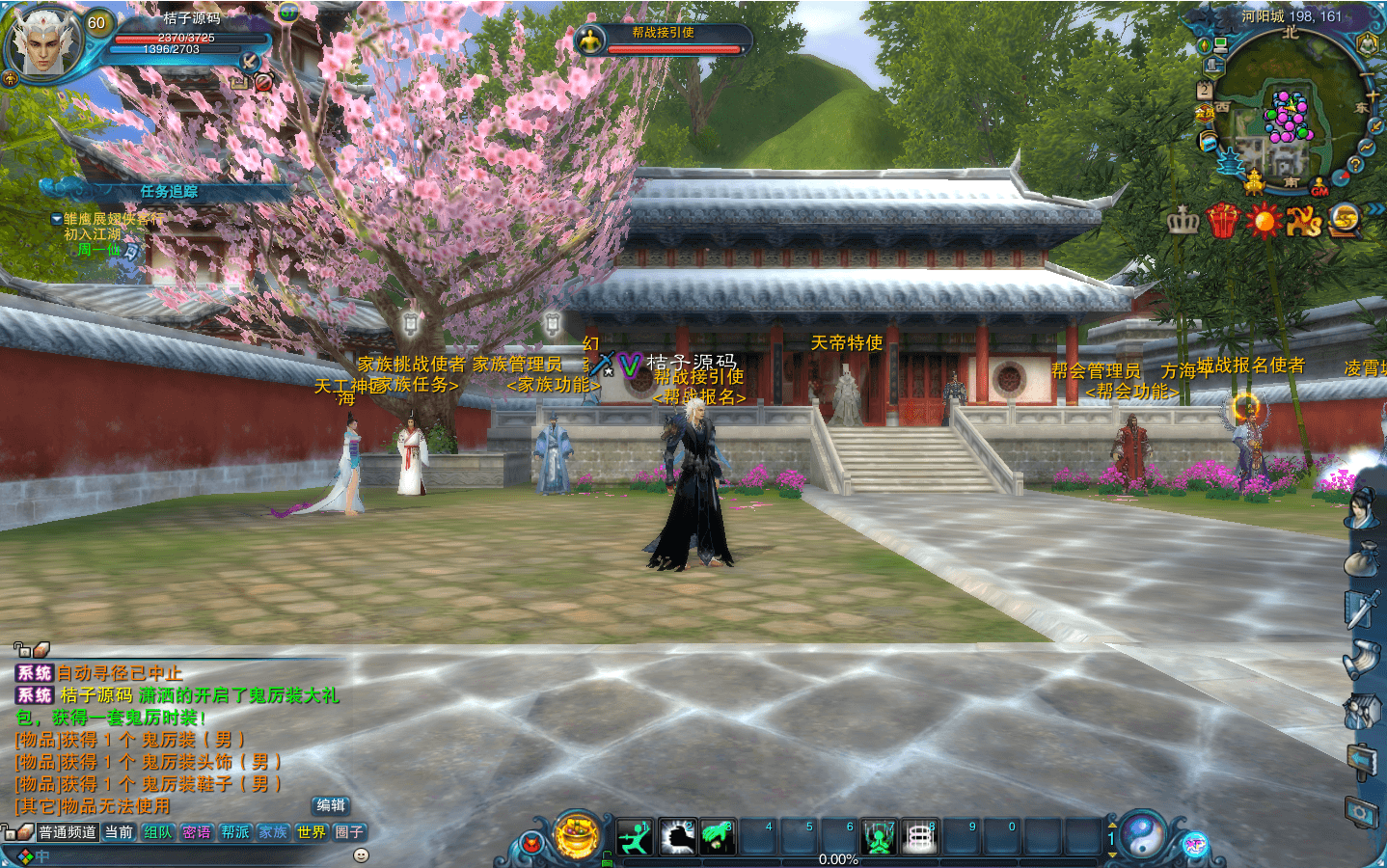Click the red sun event icon
Viewport: 1387px width, 868px height.
pos(1263,221)
